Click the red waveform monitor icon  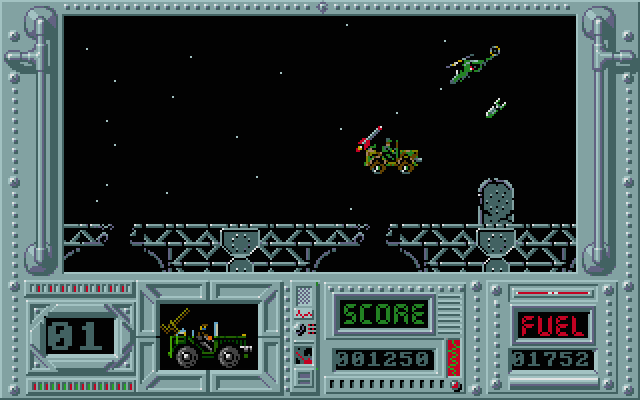pyautogui.click(x=304, y=314)
